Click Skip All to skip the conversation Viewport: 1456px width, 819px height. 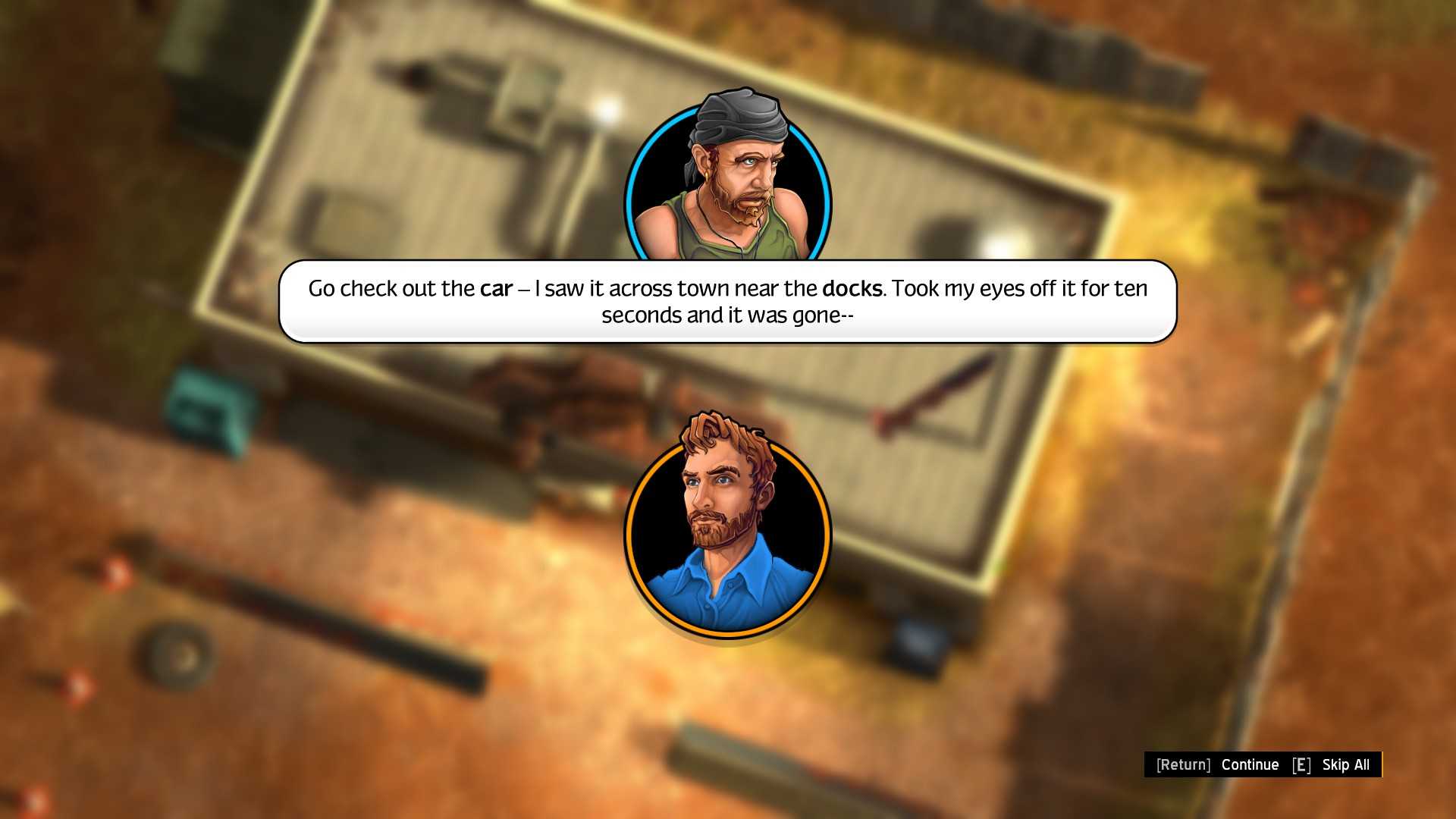pos(1346,765)
